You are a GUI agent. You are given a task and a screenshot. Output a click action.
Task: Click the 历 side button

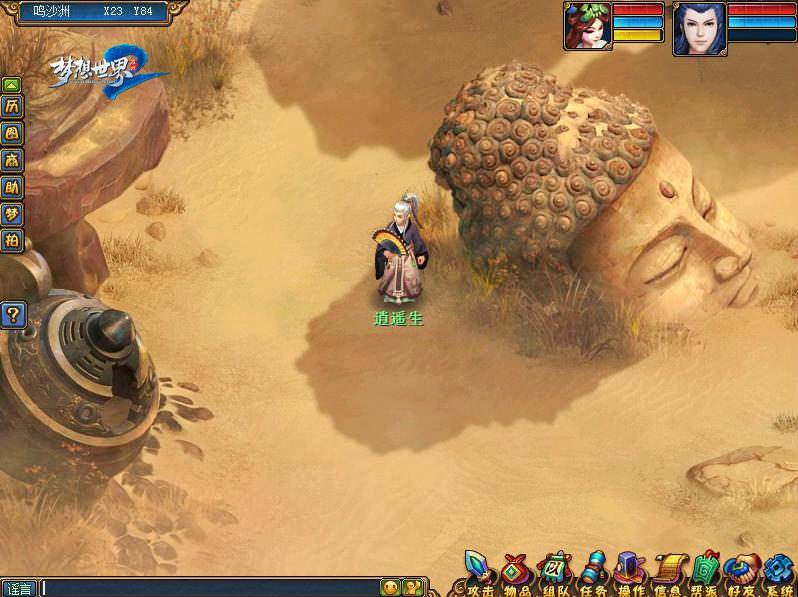tap(12, 106)
